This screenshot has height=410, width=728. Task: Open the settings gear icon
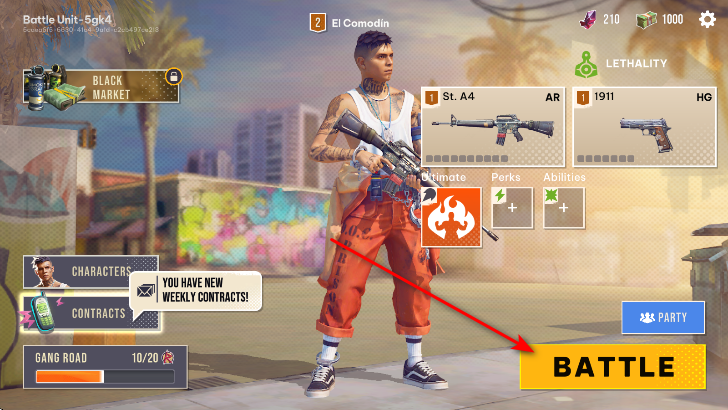708,20
